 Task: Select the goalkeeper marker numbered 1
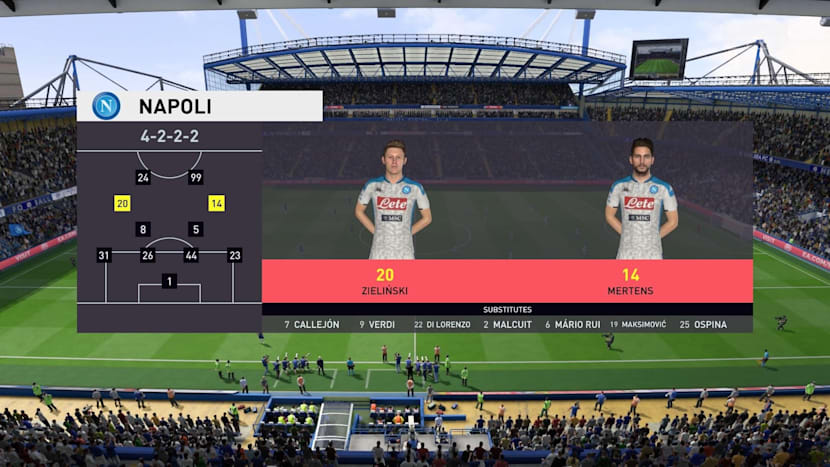pos(169,281)
